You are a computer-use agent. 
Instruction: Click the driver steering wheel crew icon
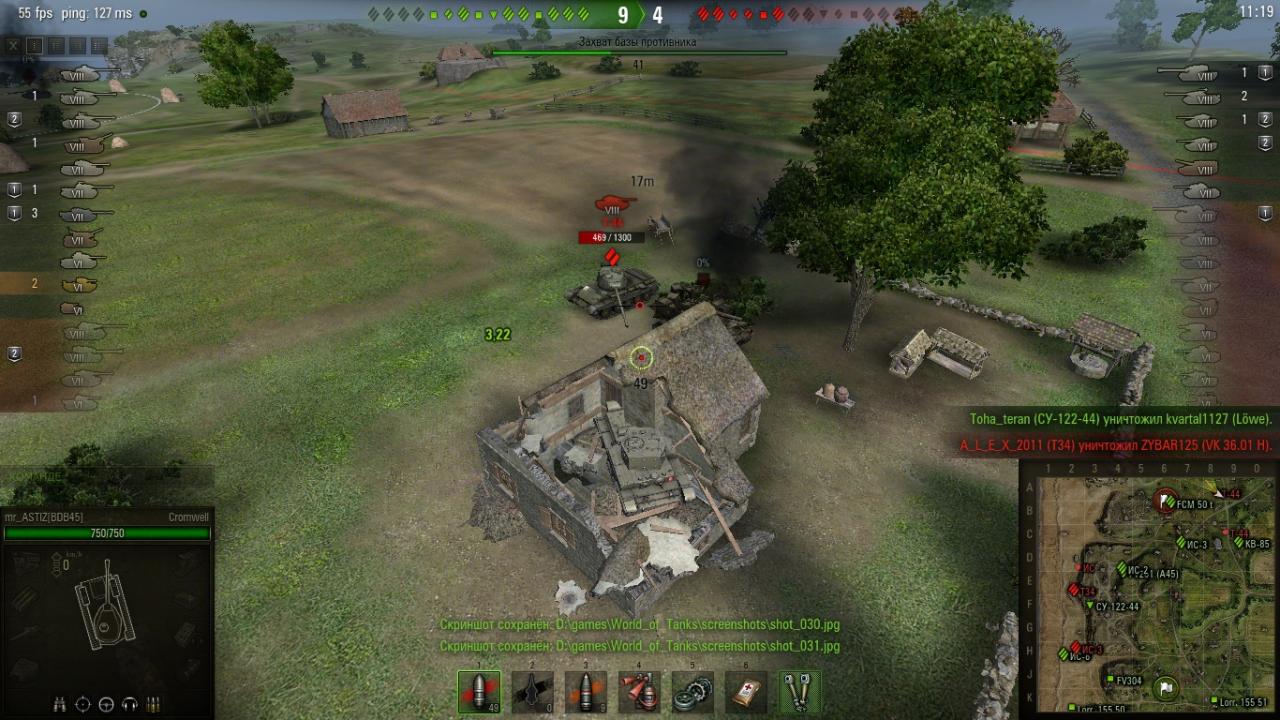pyautogui.click(x=106, y=703)
